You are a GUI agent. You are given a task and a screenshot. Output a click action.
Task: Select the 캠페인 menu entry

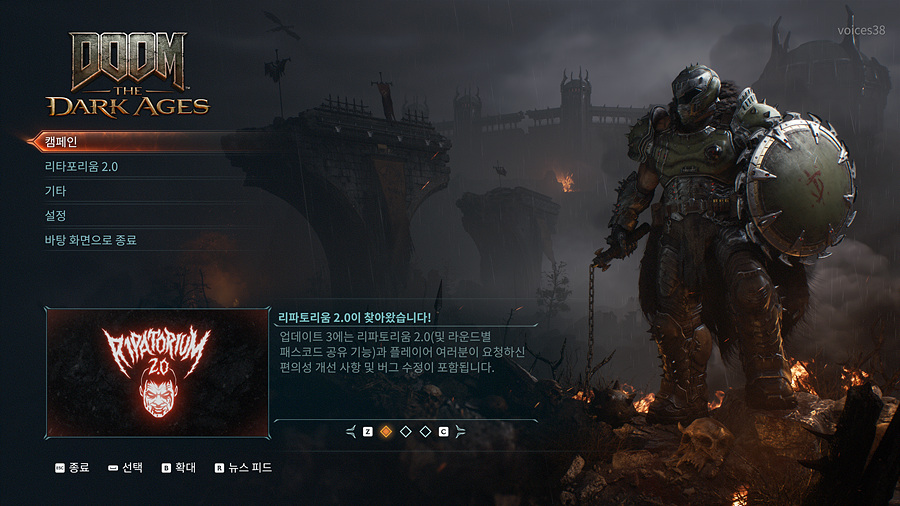pos(62,142)
